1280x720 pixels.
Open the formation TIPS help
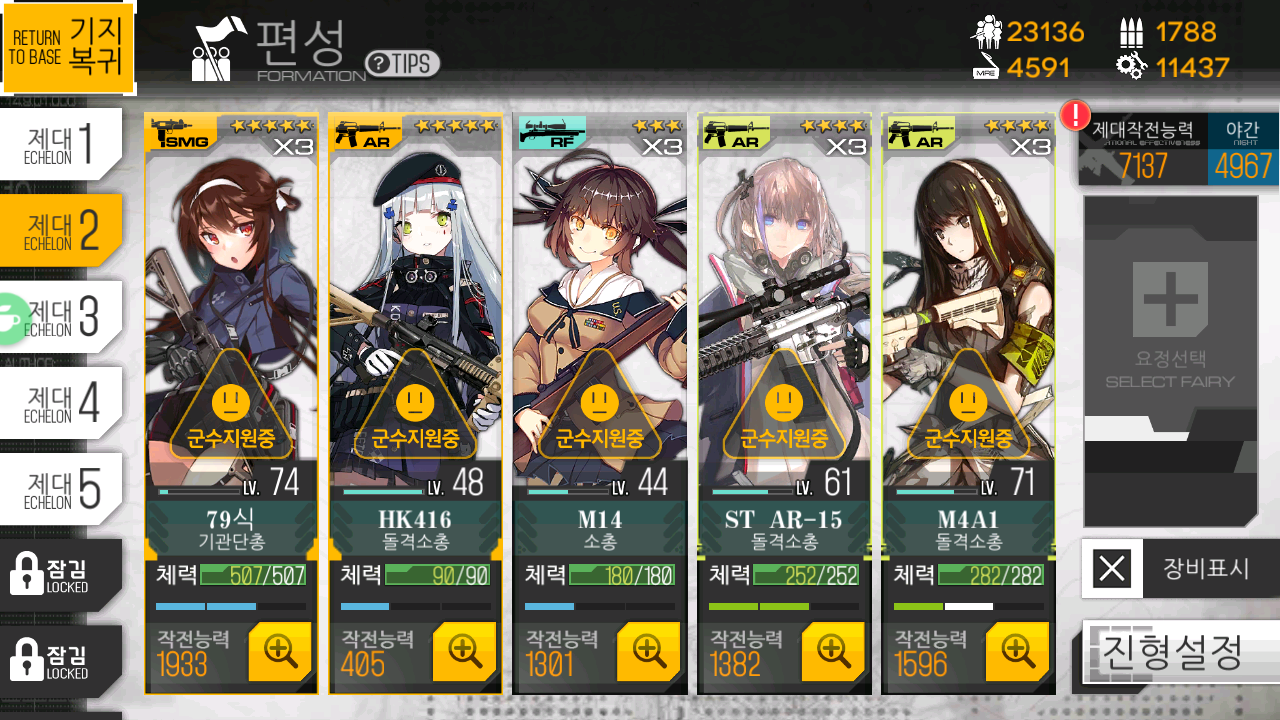click(x=402, y=64)
